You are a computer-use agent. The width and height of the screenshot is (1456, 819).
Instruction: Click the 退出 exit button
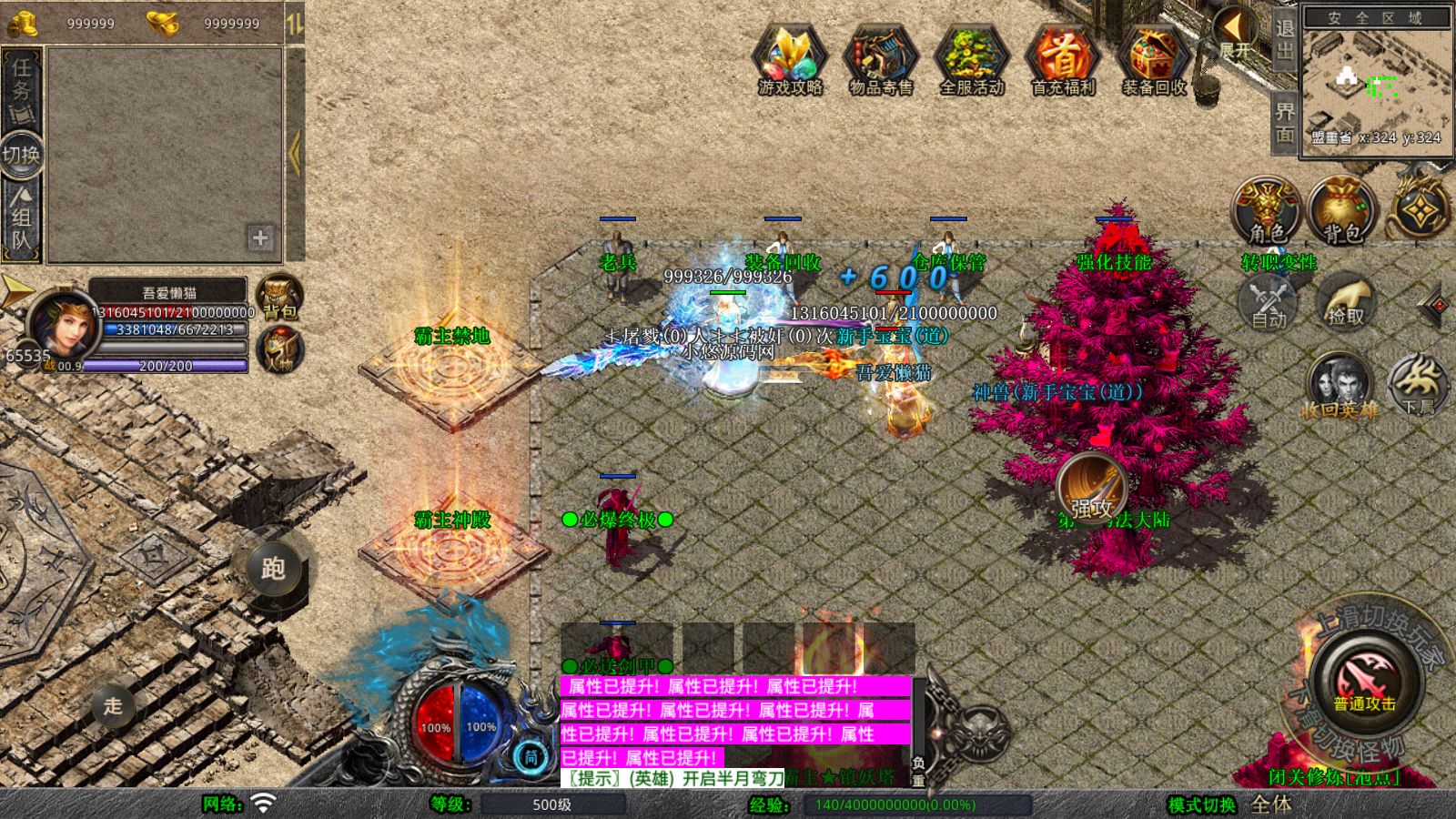coord(1284,40)
